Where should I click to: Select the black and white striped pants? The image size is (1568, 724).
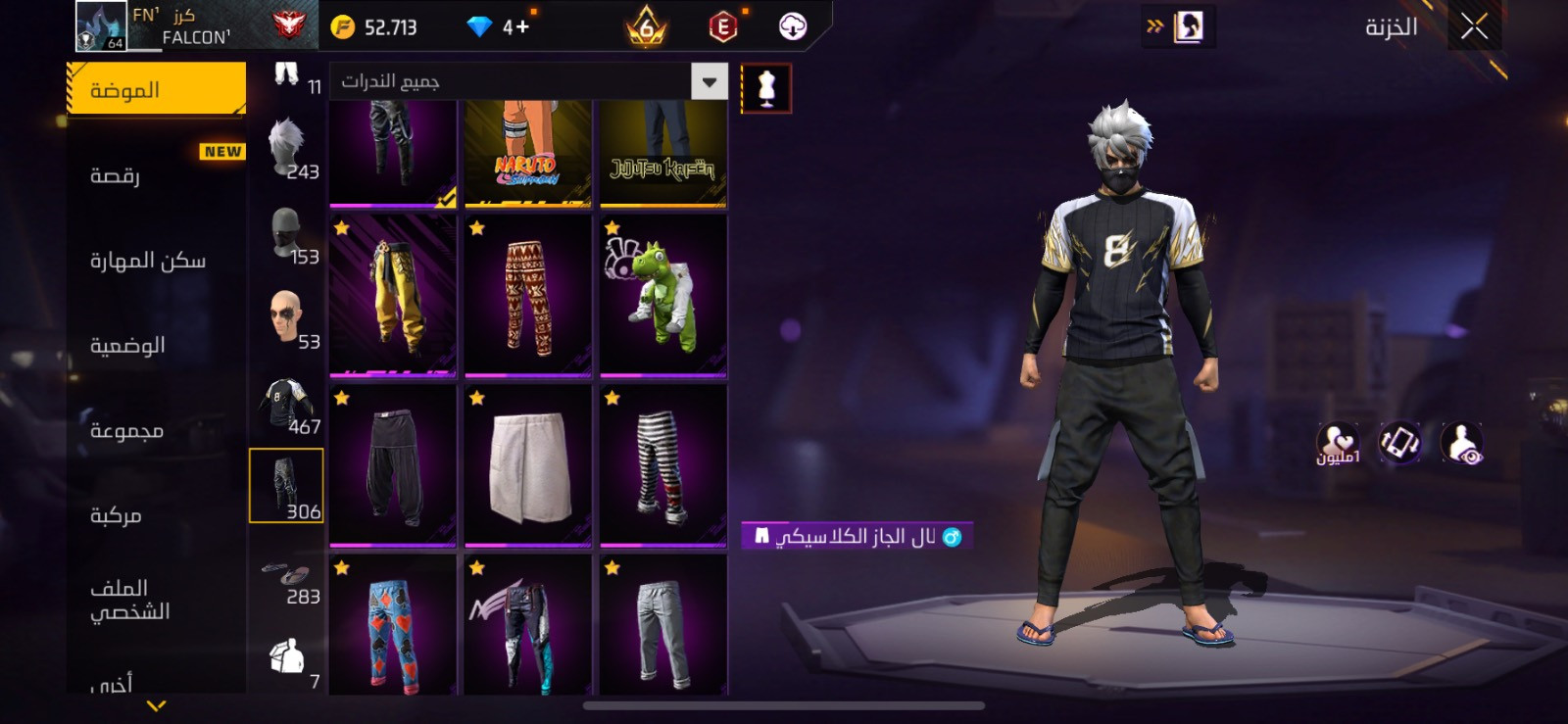663,465
